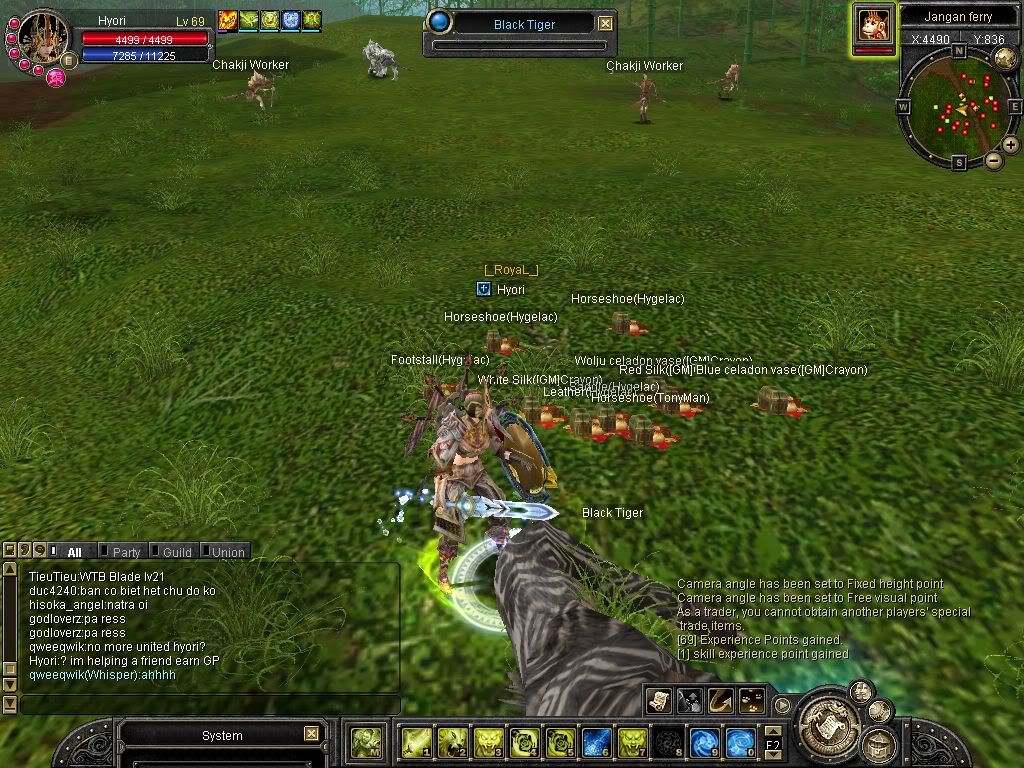The image size is (1024, 768).
Task: Click the circular minimap
Action: pos(959,106)
